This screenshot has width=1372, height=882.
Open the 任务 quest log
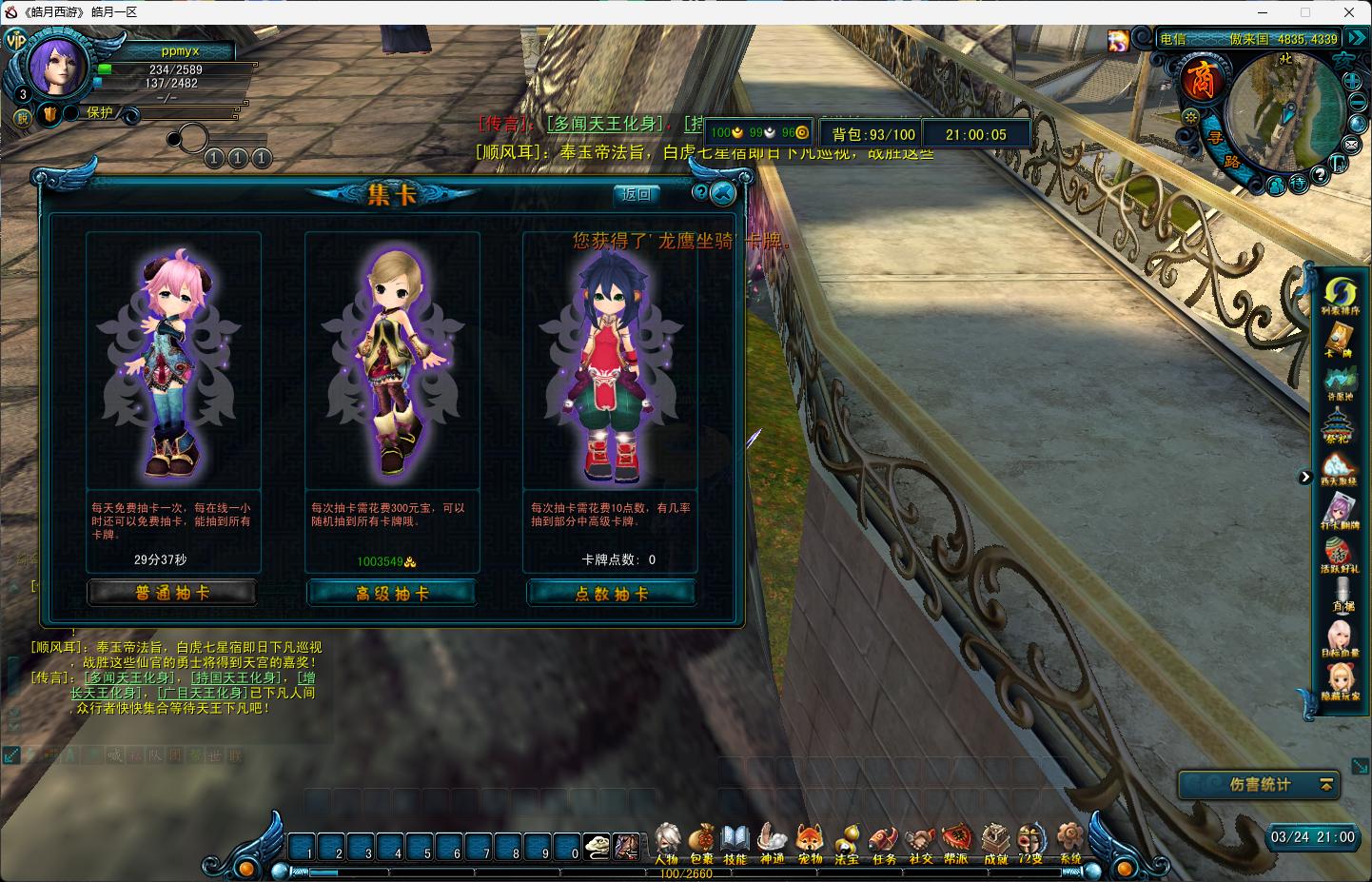(884, 843)
